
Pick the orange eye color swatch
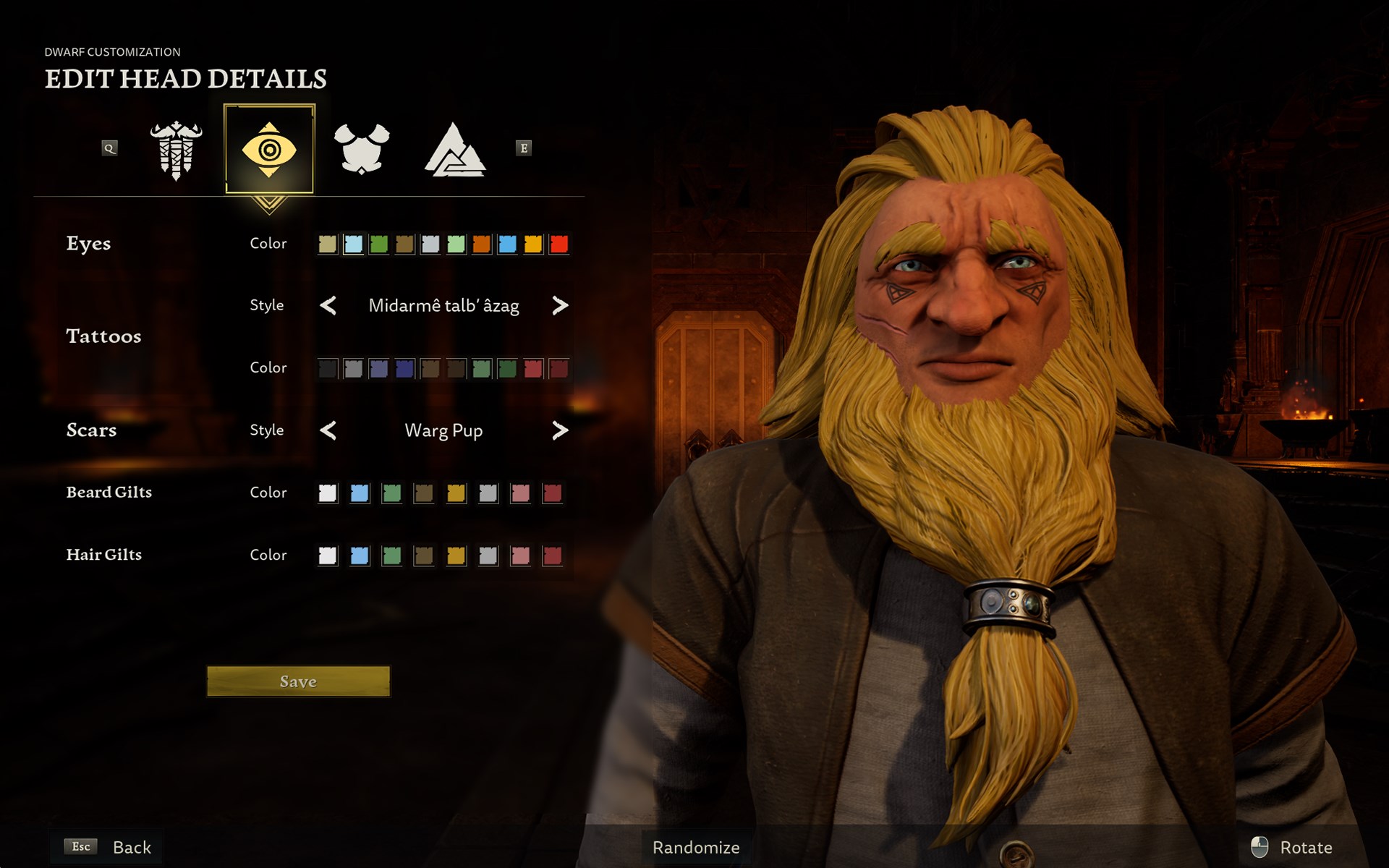click(x=481, y=244)
